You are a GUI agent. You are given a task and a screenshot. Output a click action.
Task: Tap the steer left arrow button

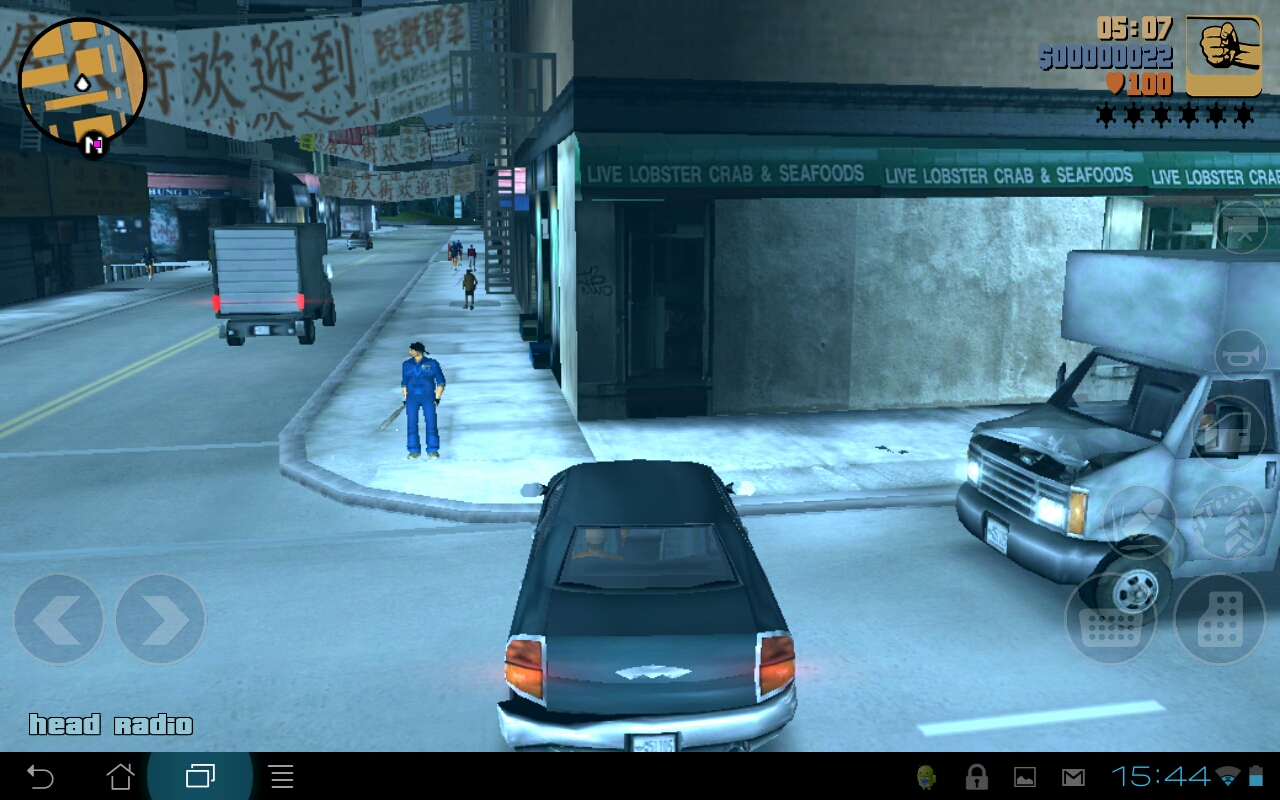(x=58, y=620)
